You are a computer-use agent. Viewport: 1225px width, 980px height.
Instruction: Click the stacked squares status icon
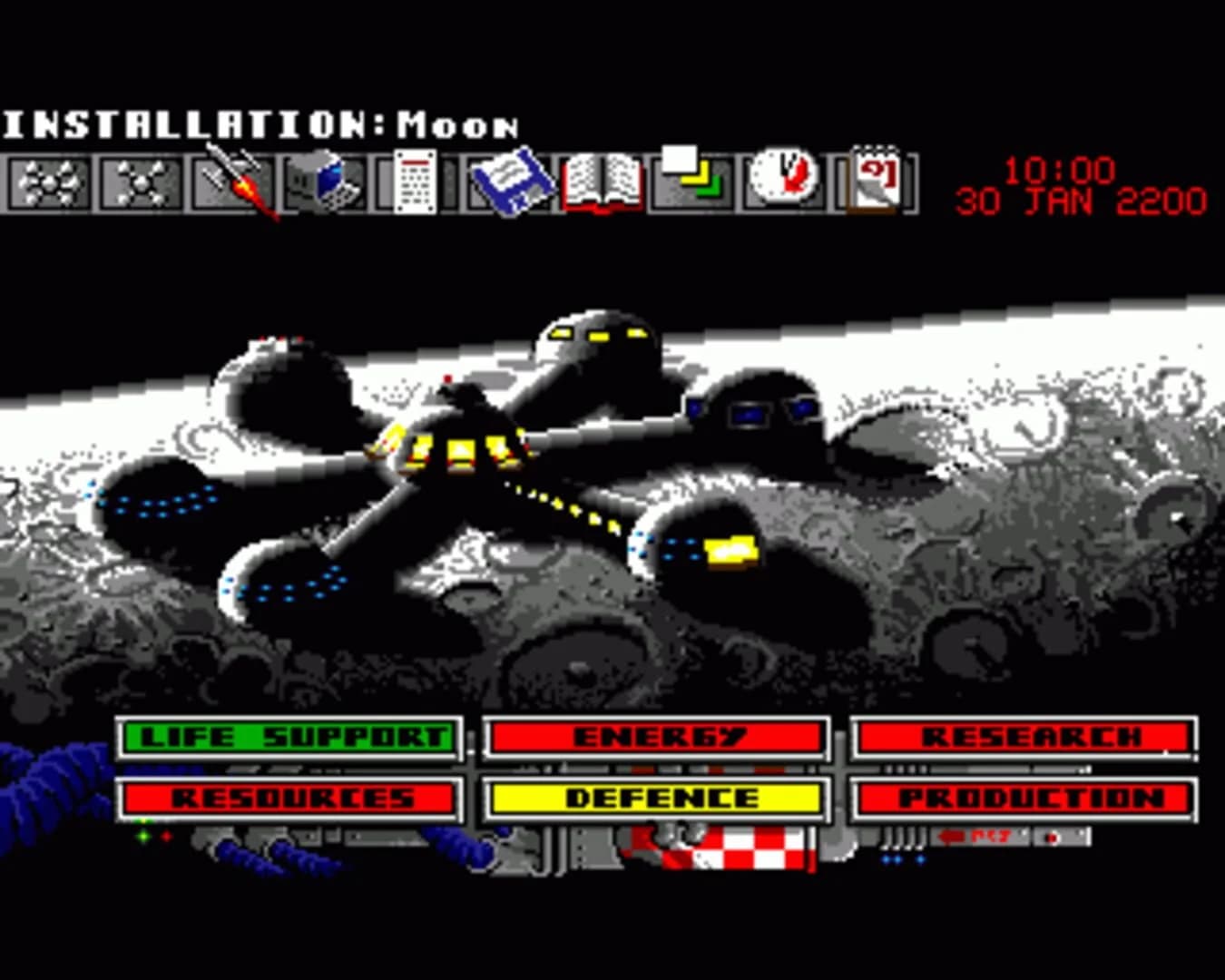point(692,183)
